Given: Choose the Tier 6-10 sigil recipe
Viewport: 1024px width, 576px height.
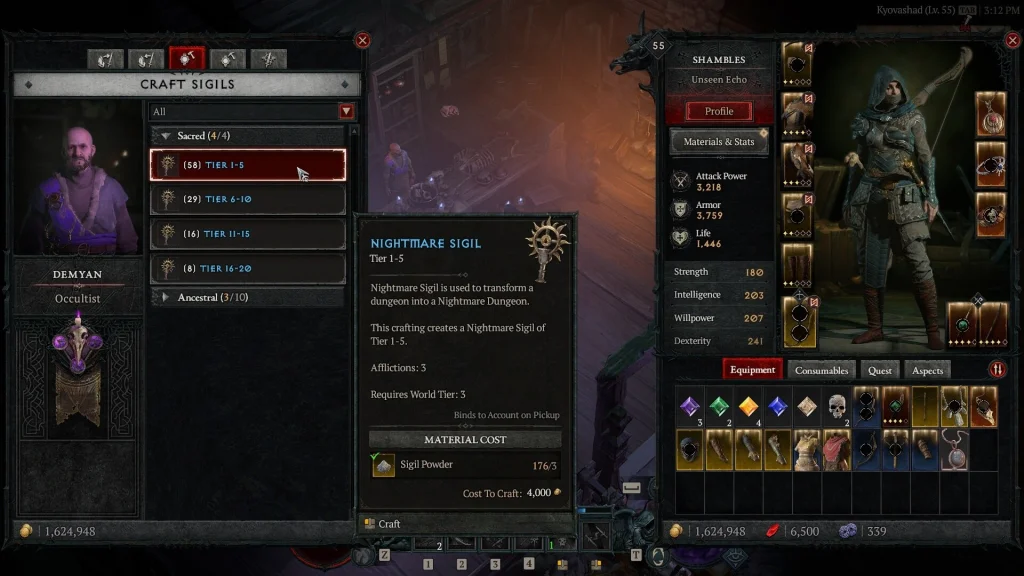Looking at the screenshot, I should (248, 199).
